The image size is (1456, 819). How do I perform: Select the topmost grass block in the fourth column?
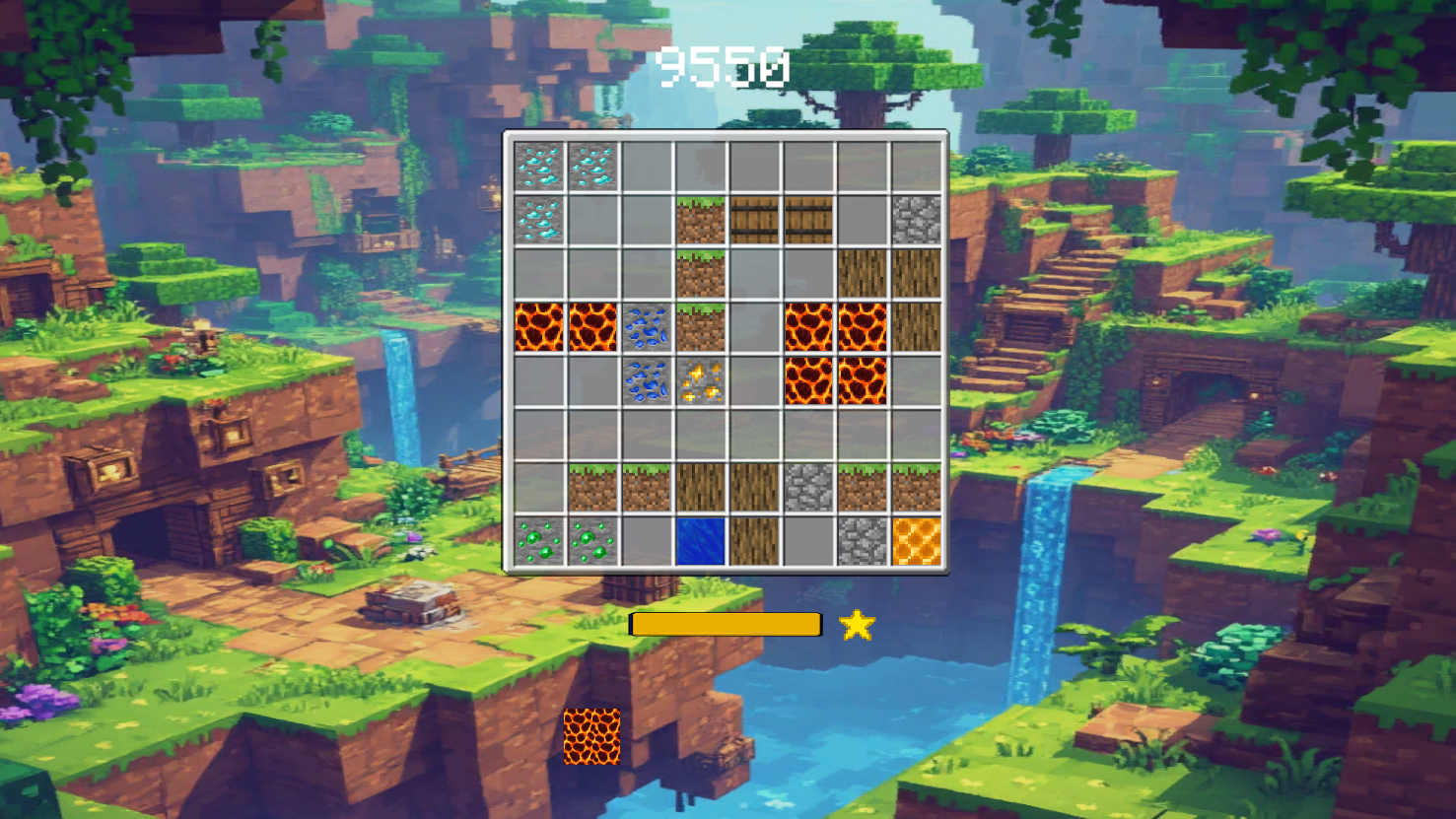[701, 222]
